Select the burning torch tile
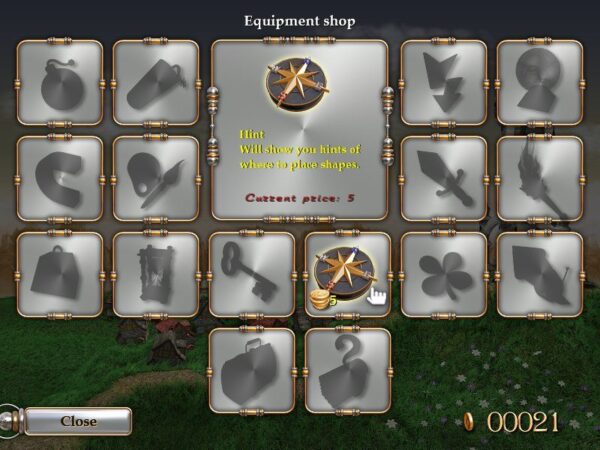The width and height of the screenshot is (600, 450). [540, 179]
